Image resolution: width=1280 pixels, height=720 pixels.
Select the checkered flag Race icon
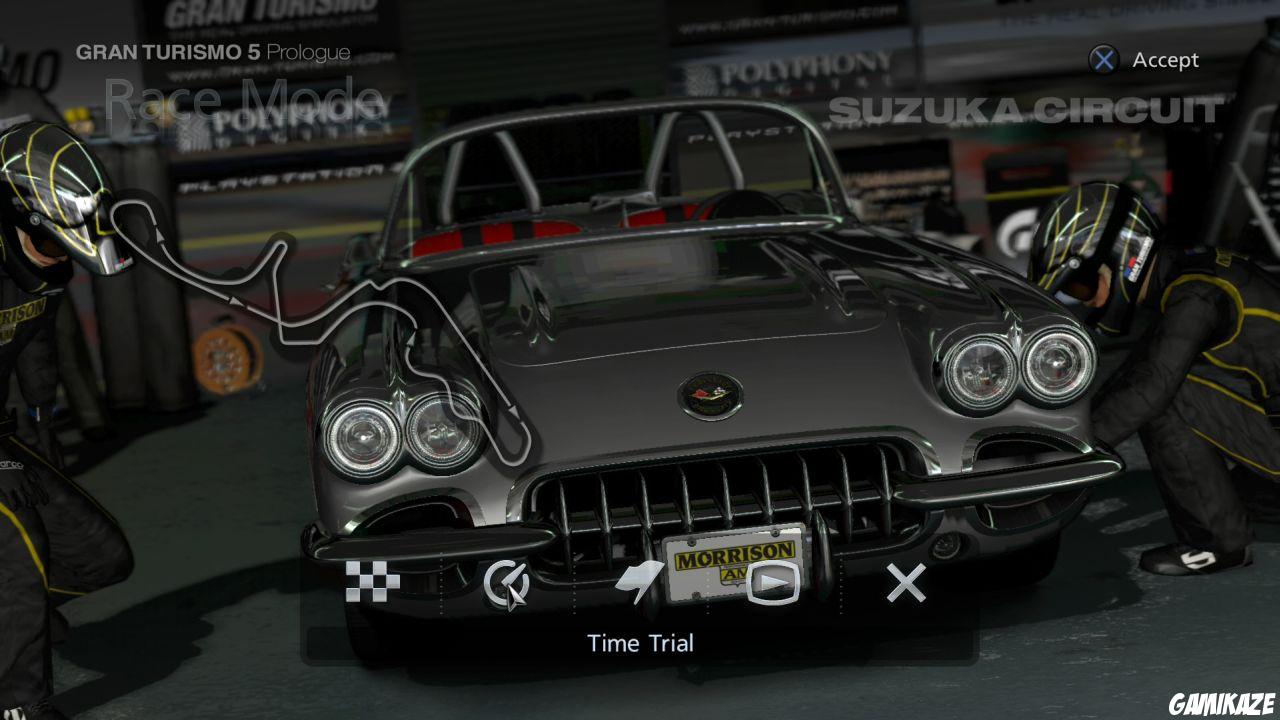(x=374, y=580)
